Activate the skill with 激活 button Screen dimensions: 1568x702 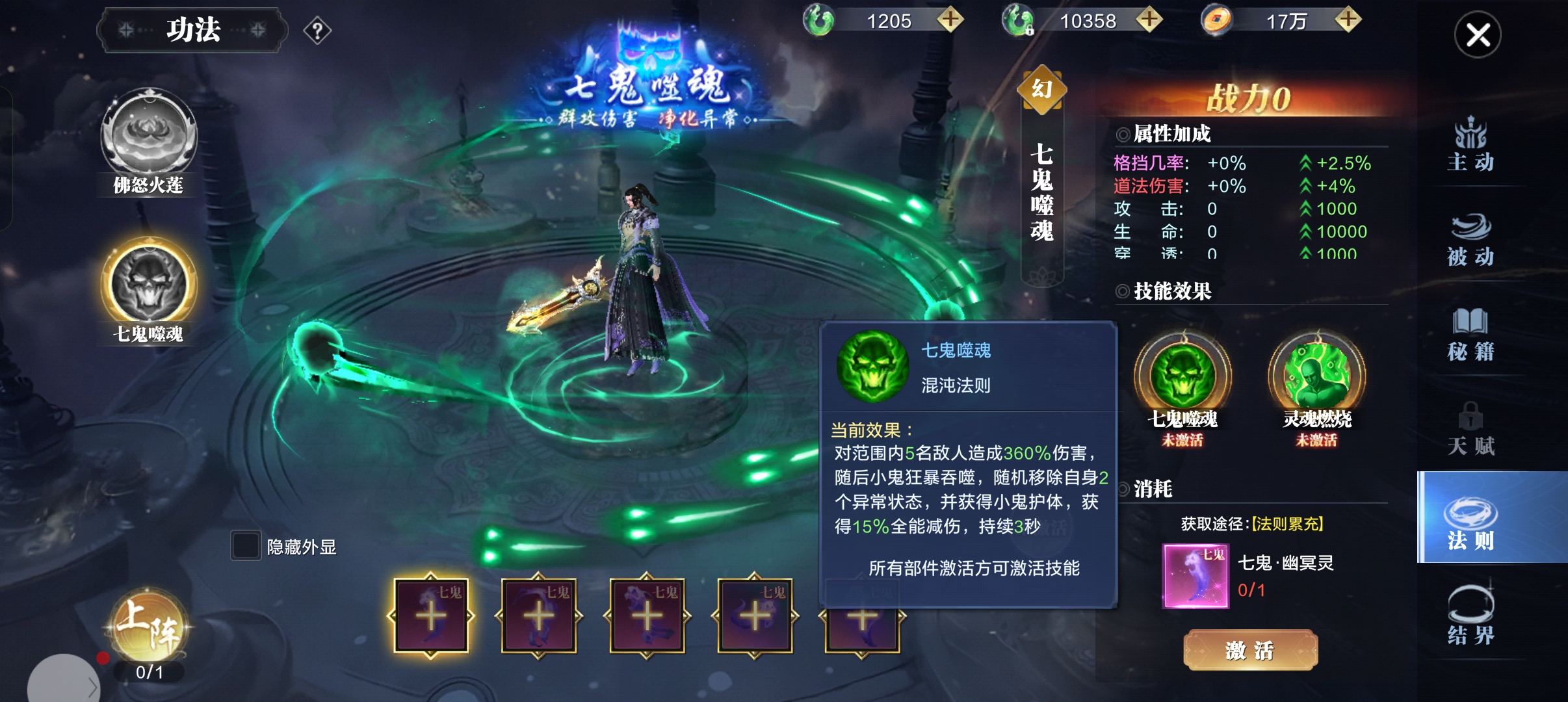coord(1250,649)
